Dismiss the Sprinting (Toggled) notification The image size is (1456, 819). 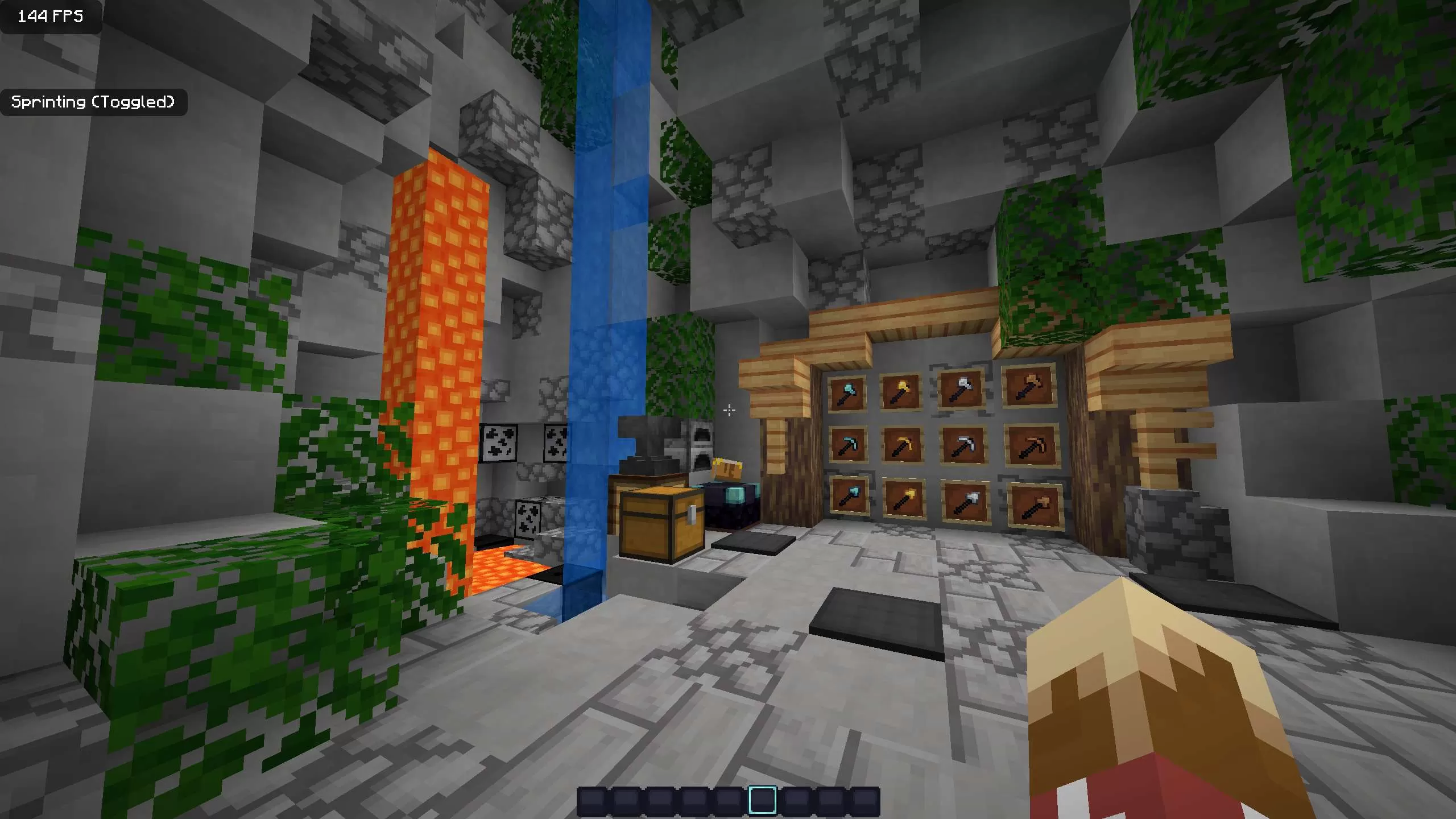pos(94,102)
